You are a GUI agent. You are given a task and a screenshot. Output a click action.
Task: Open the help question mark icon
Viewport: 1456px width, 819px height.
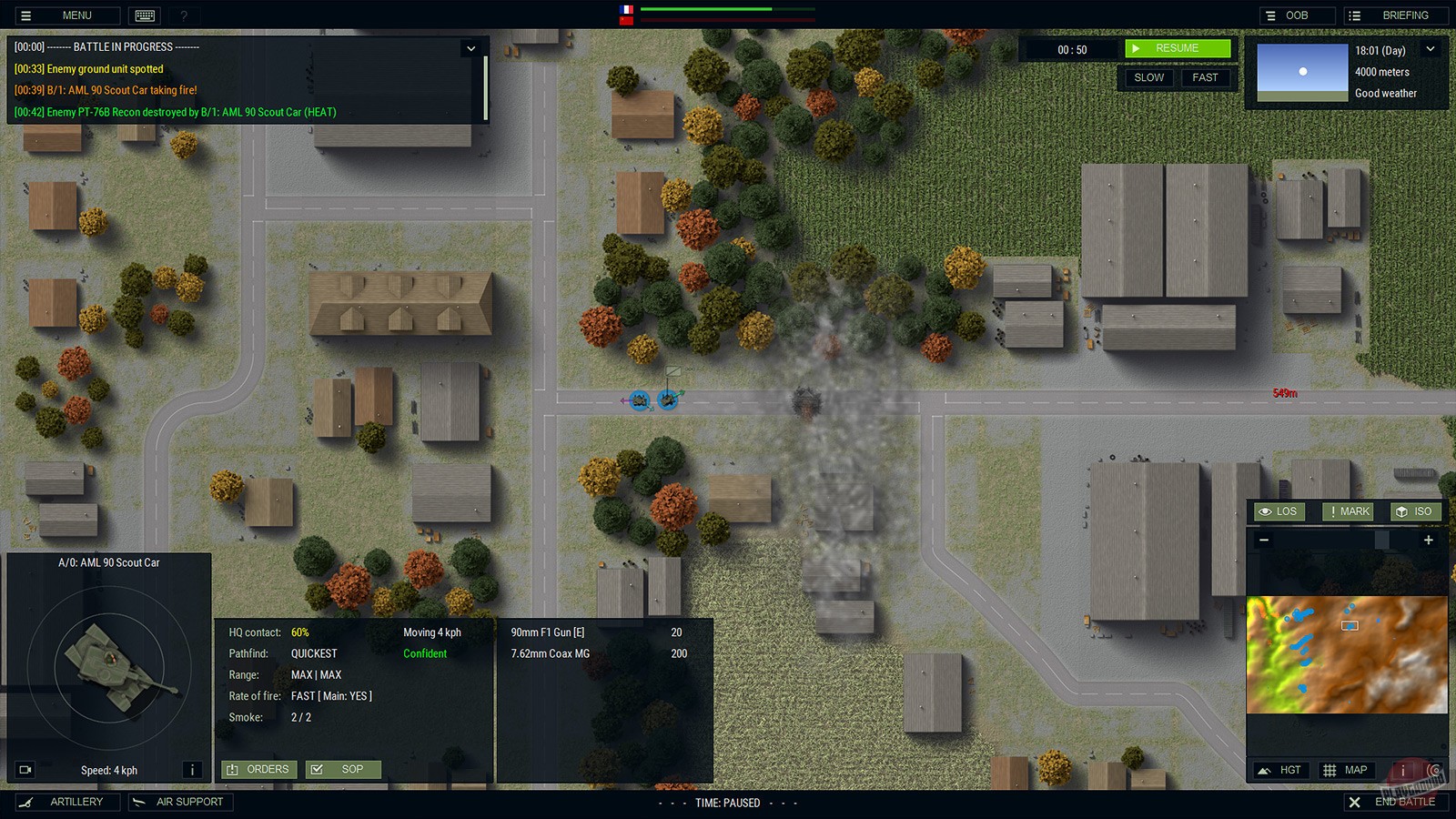(184, 15)
